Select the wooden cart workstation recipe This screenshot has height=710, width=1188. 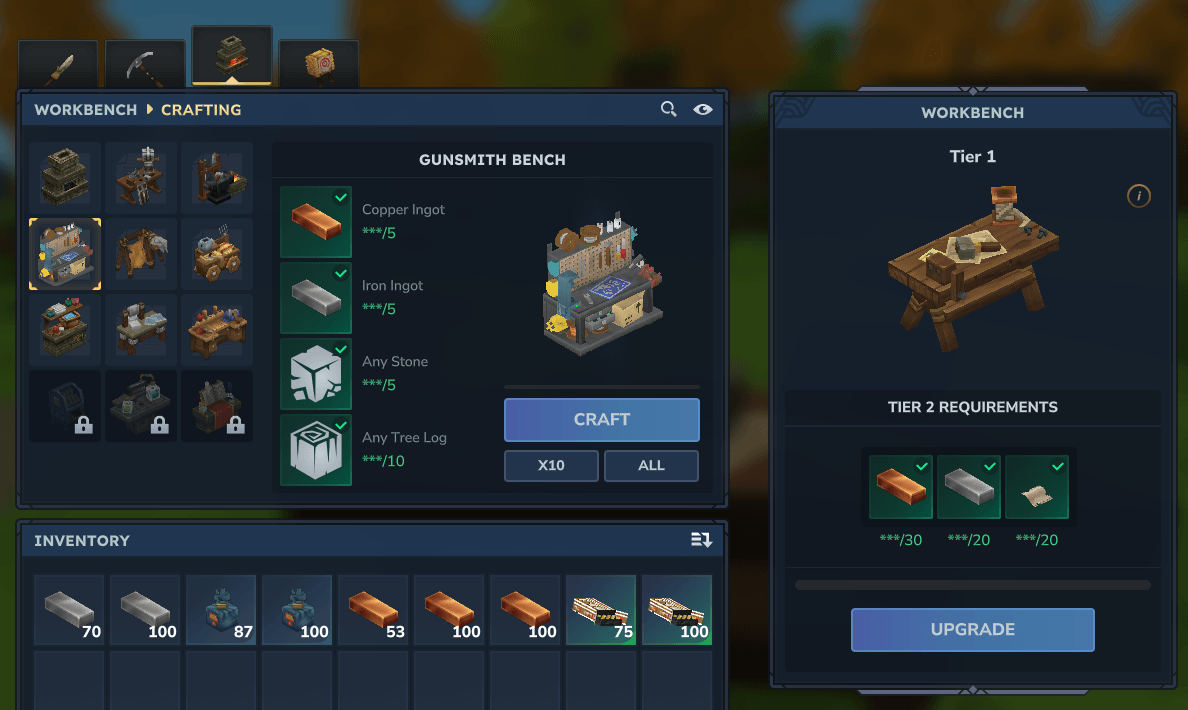click(x=217, y=254)
